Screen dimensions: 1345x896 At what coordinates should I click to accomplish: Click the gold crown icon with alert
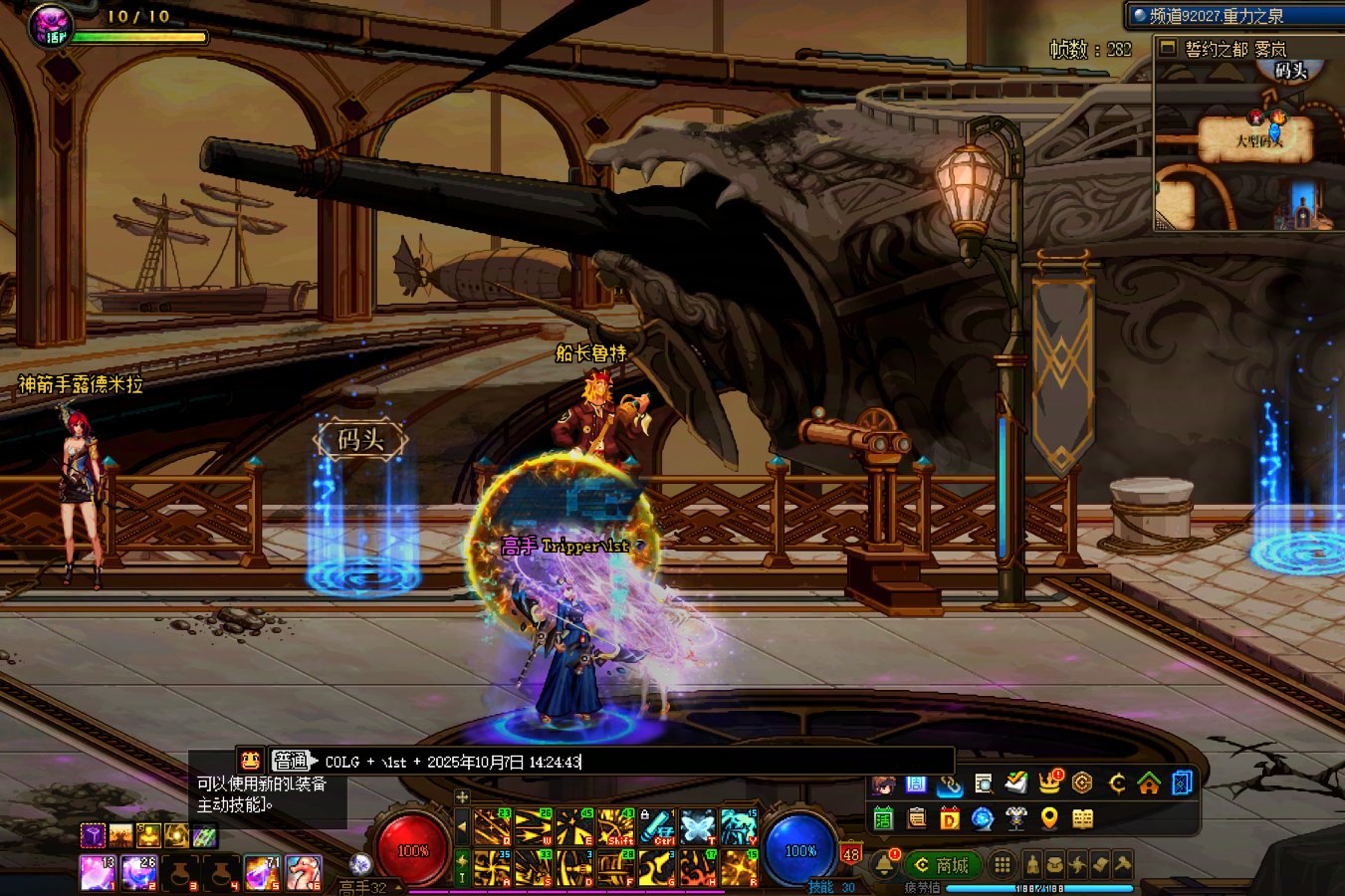coord(1049,783)
